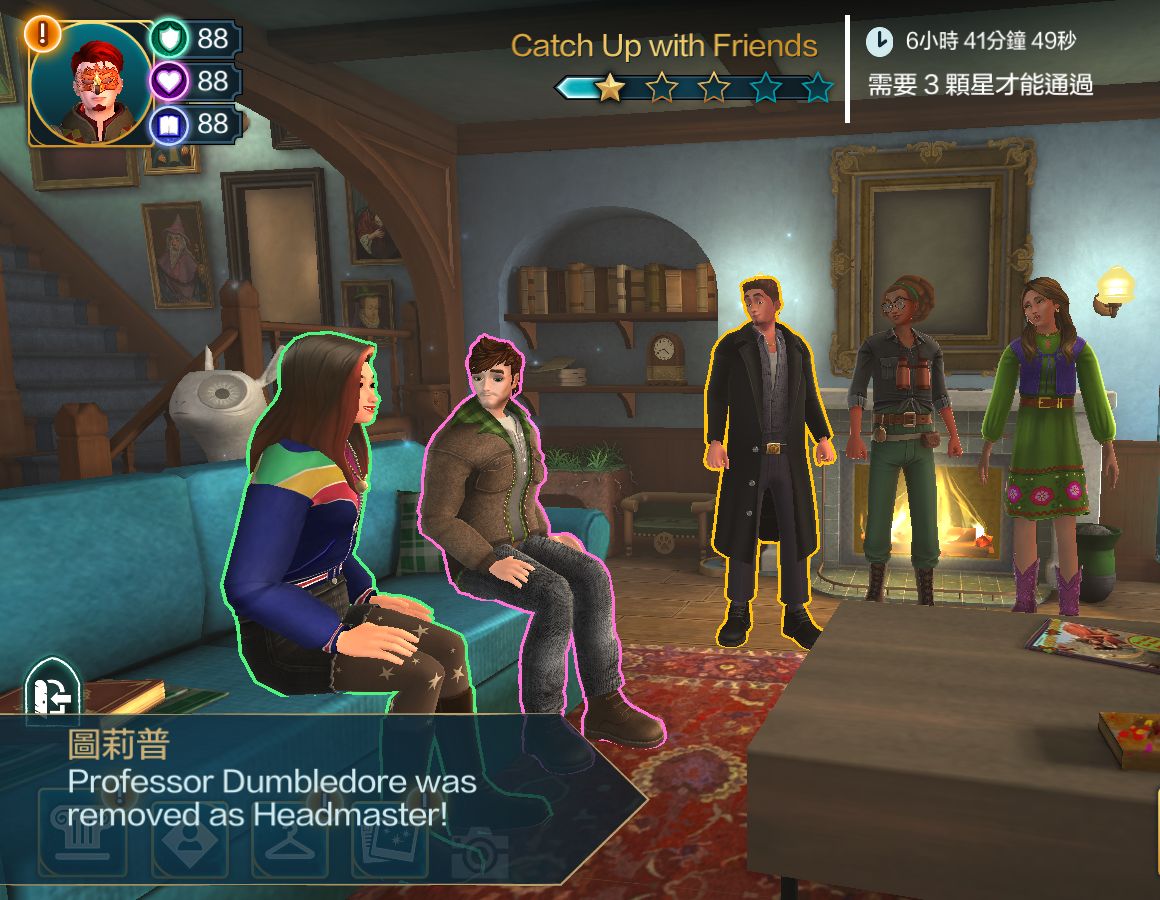Screen dimensions: 1160x900
Task: Open the Catch Up with Friends star progress bar
Action: [x=695, y=89]
